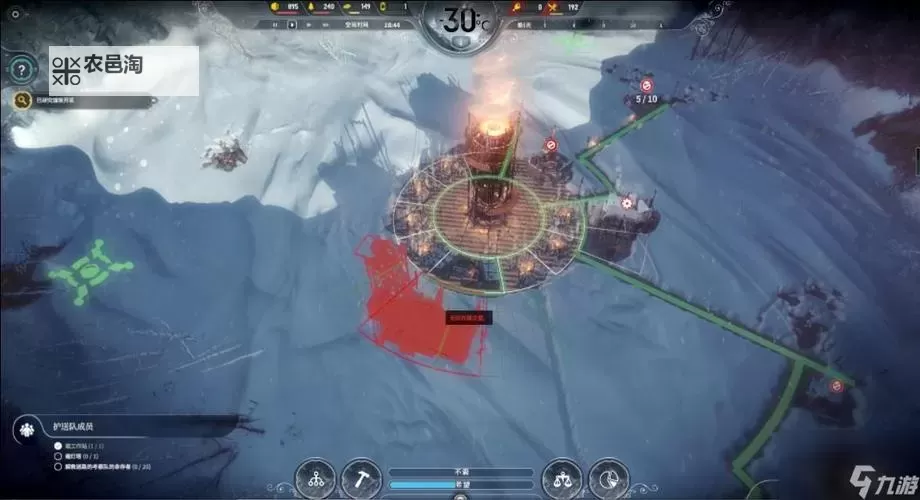Select the magnifying glass notification banner
Screen dimensions: 920x500
click(85, 100)
